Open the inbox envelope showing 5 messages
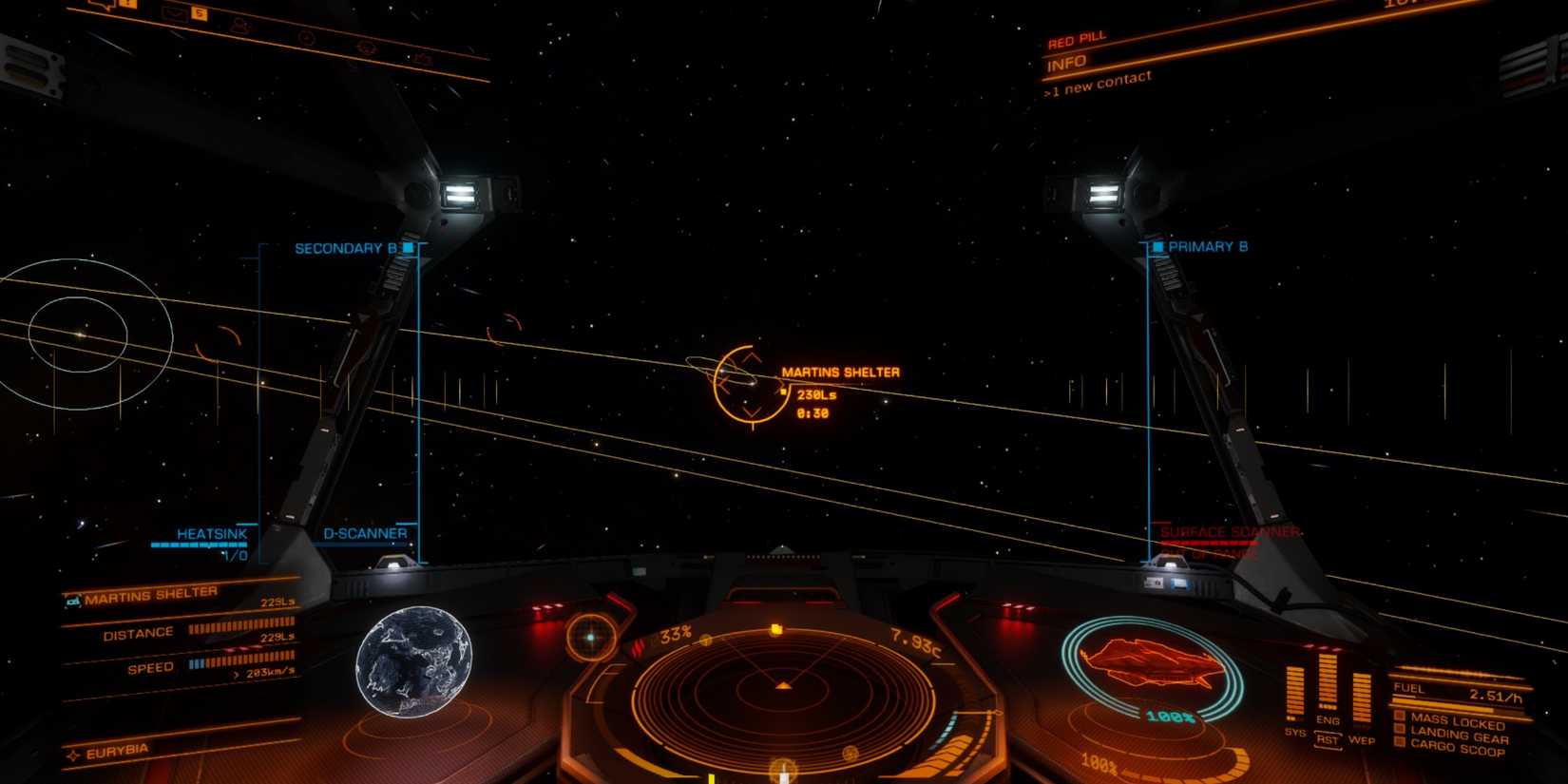Image resolution: width=1568 pixels, height=784 pixels. tap(174, 13)
